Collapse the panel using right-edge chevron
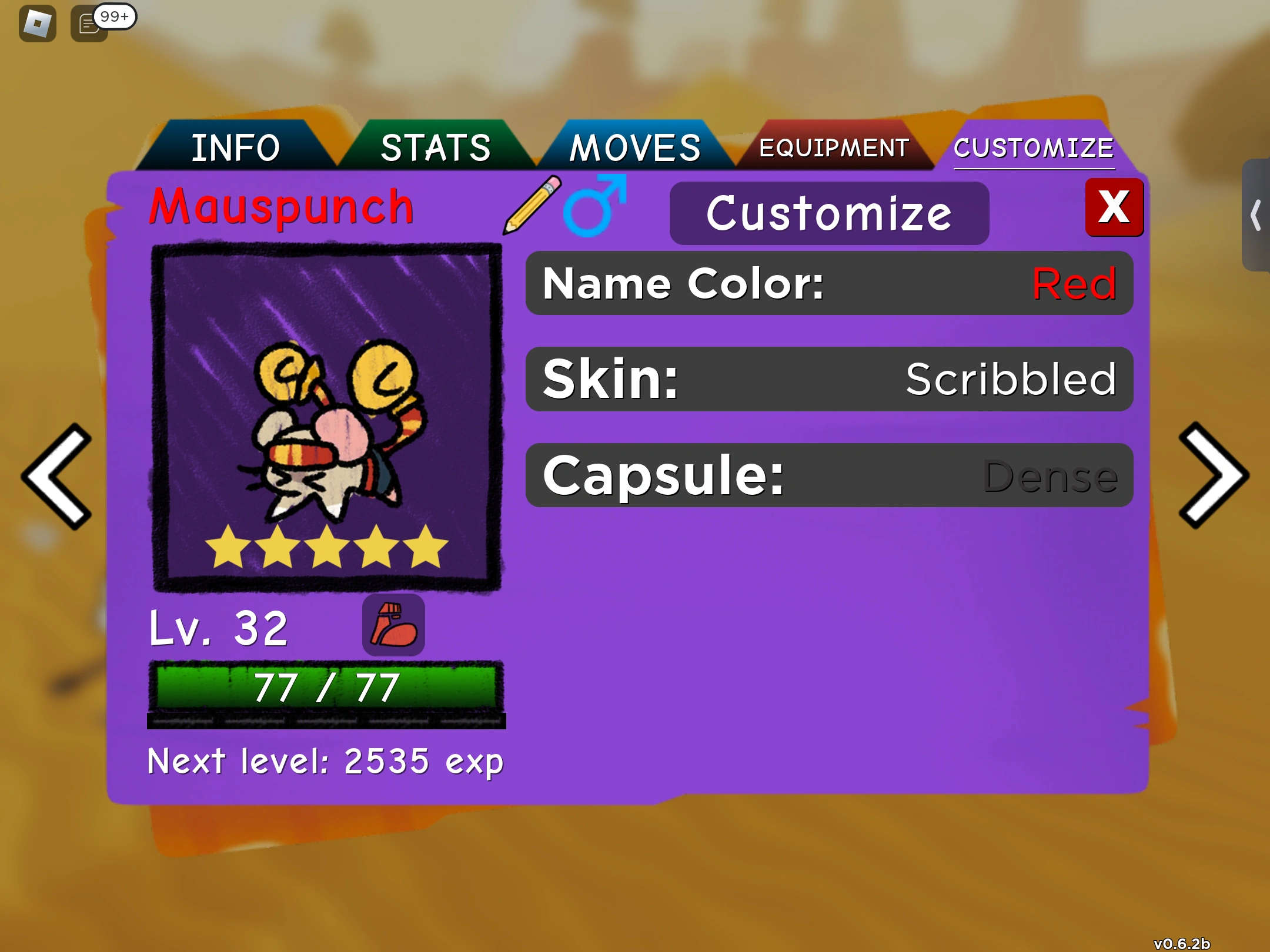1270x952 pixels. 1256,214
